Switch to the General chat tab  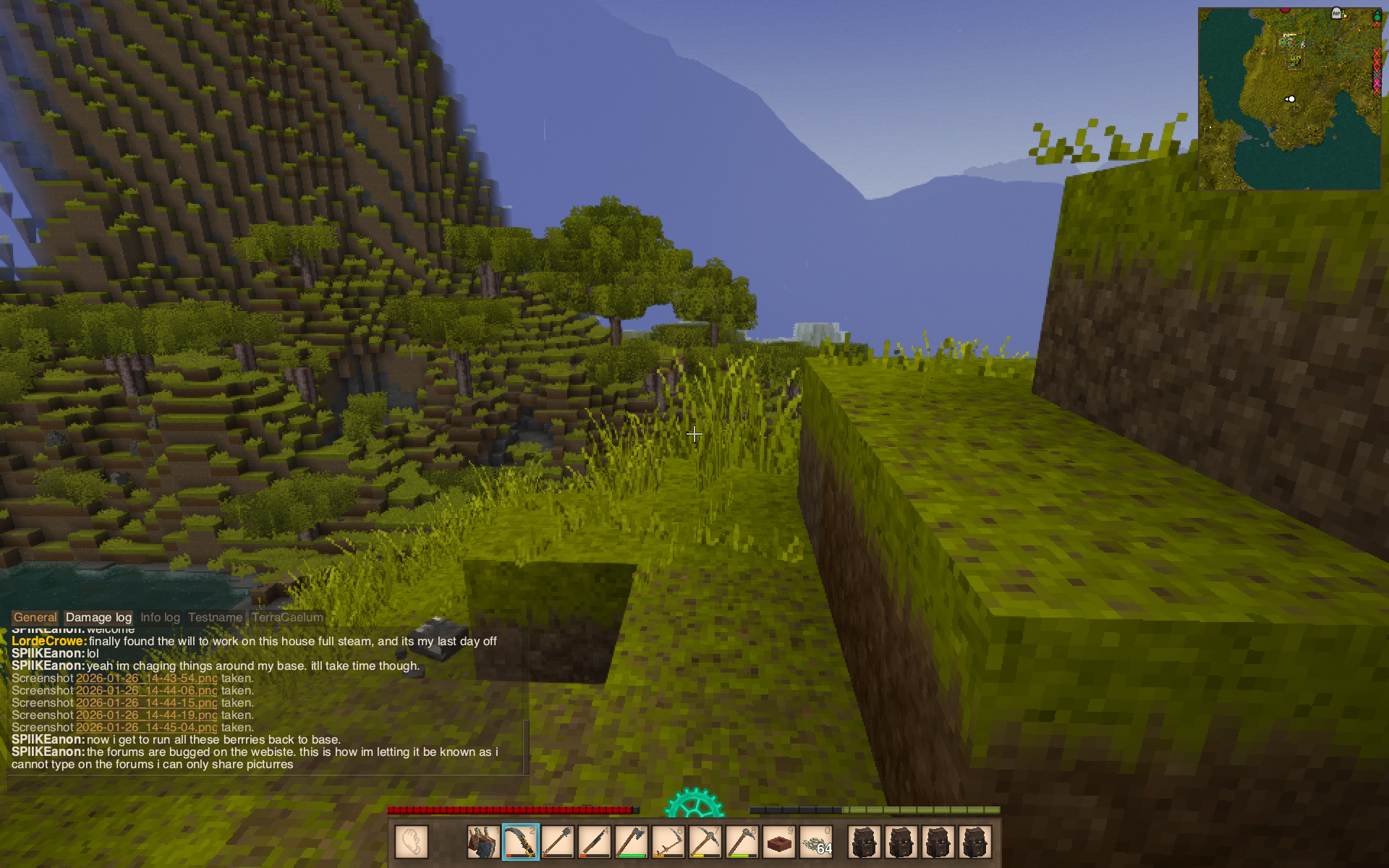[35, 618]
